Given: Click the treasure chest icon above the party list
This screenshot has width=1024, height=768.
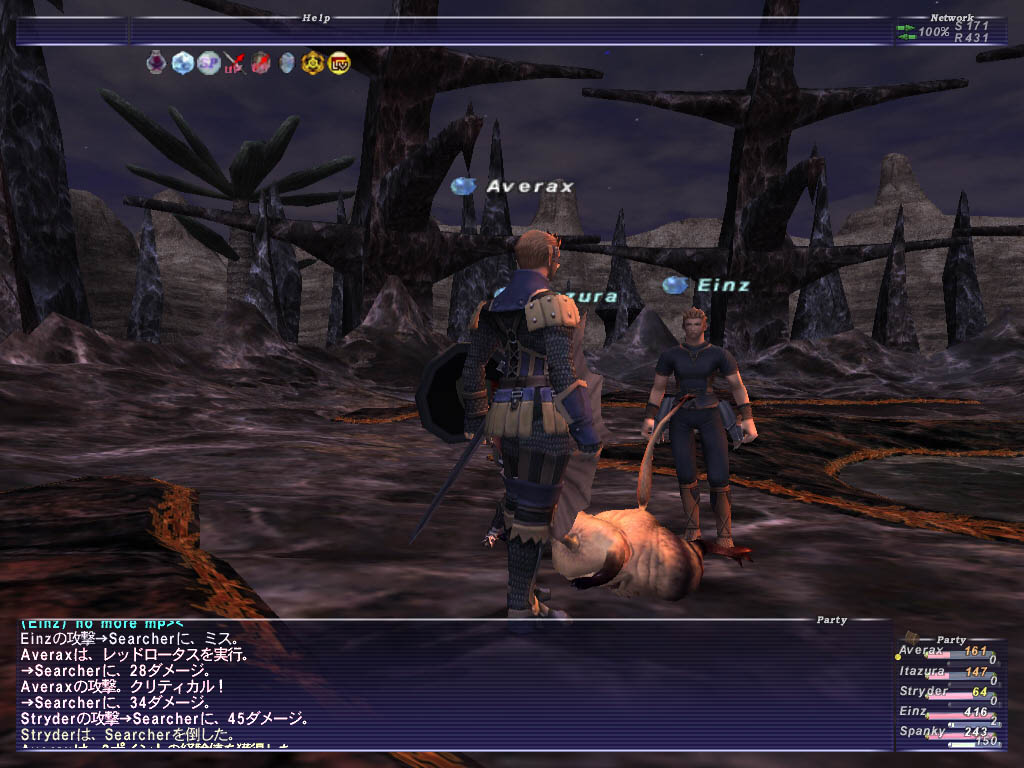Looking at the screenshot, I should point(912,637).
